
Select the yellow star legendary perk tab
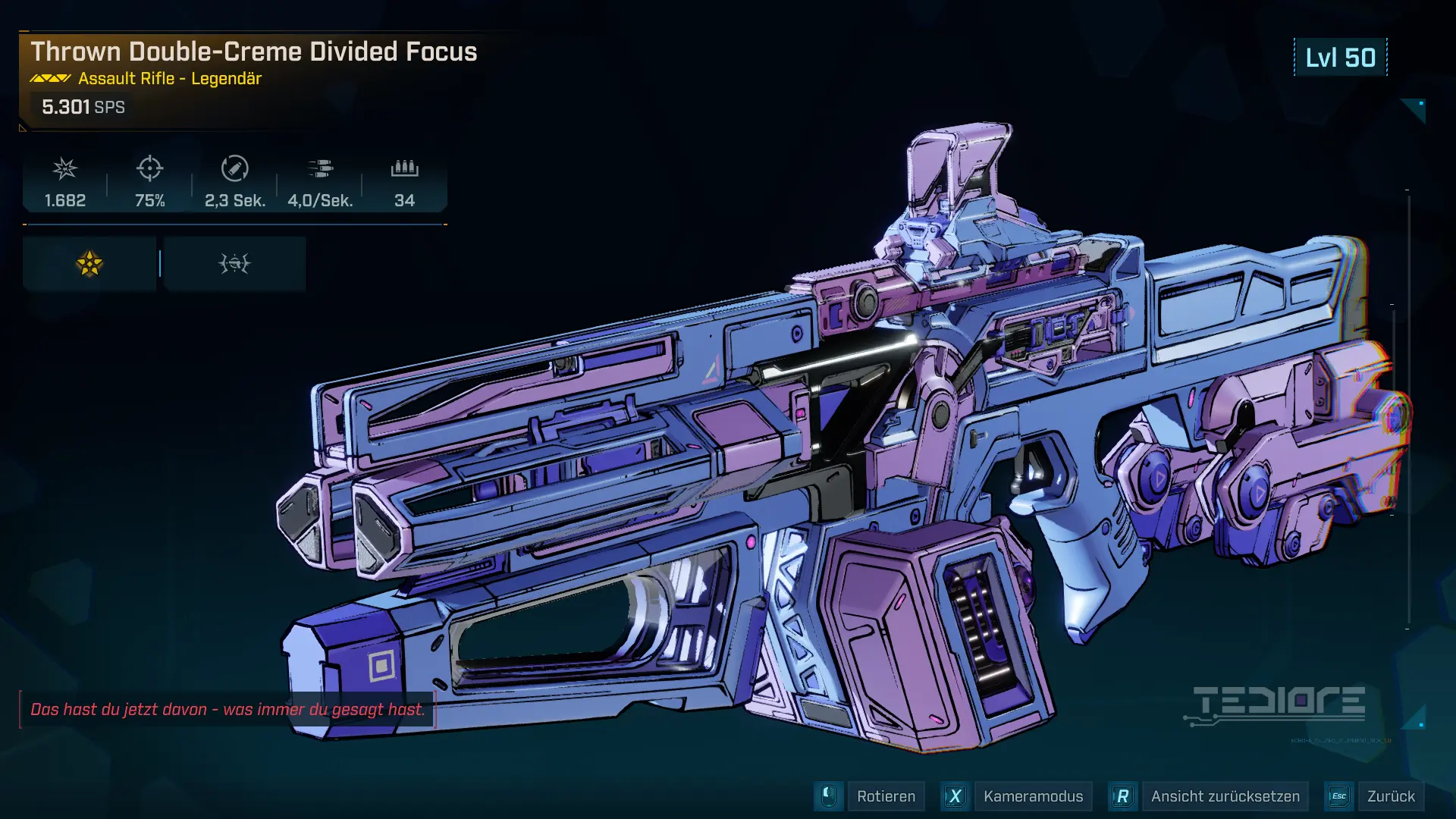tap(89, 264)
